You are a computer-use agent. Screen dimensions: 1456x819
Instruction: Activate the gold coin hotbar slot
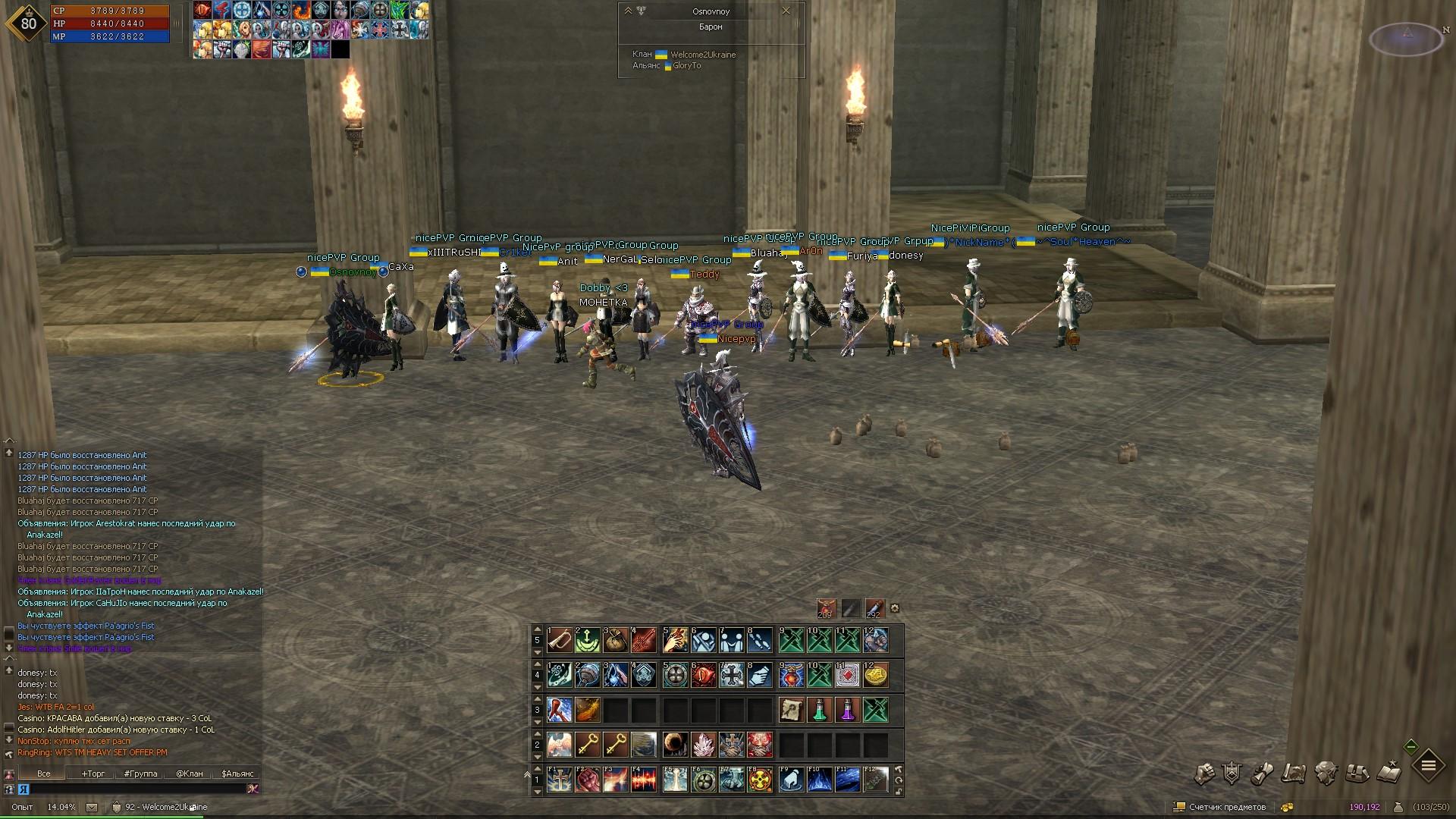click(x=875, y=675)
